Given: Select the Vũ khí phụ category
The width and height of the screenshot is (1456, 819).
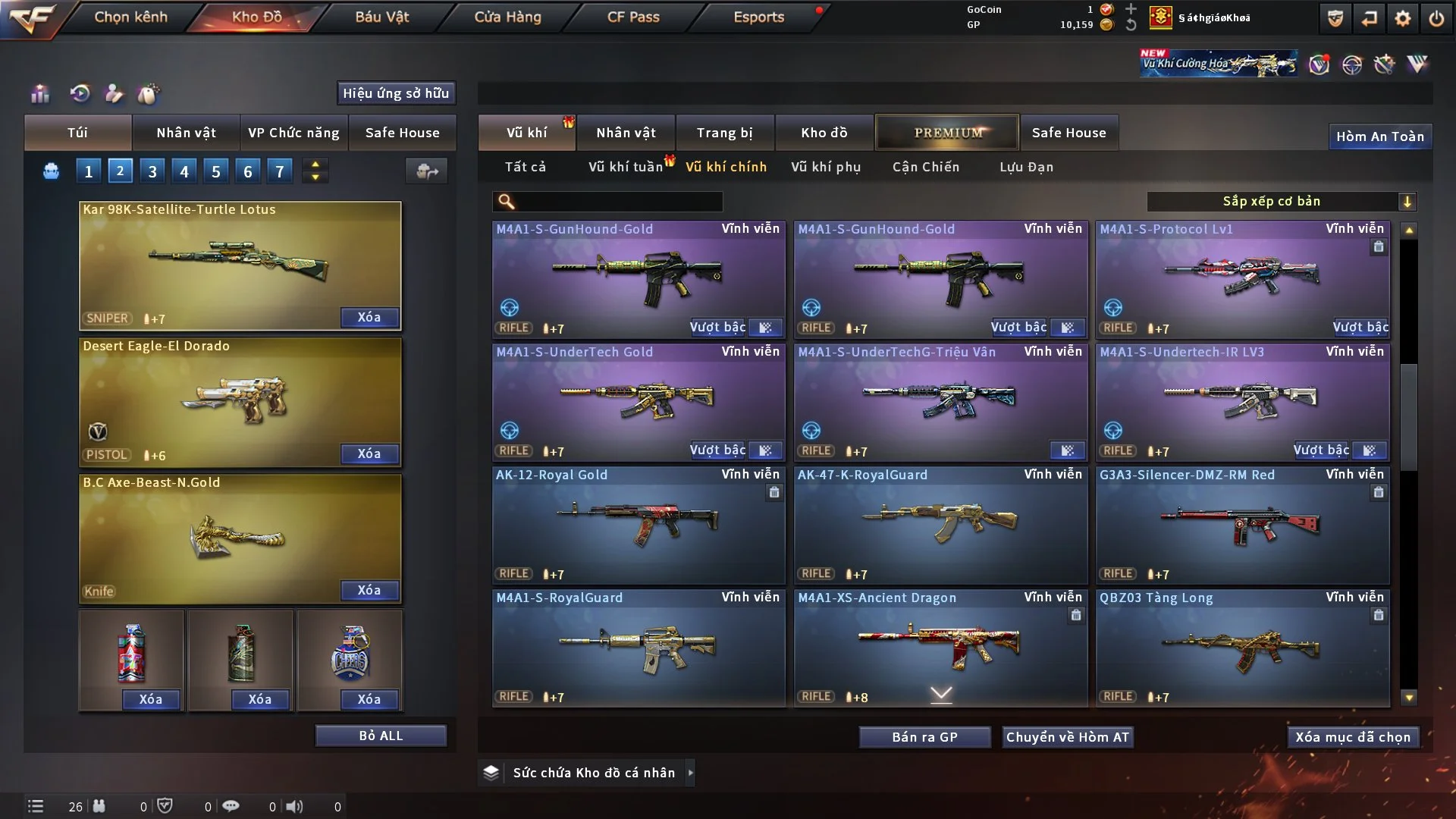Looking at the screenshot, I should click(x=825, y=167).
